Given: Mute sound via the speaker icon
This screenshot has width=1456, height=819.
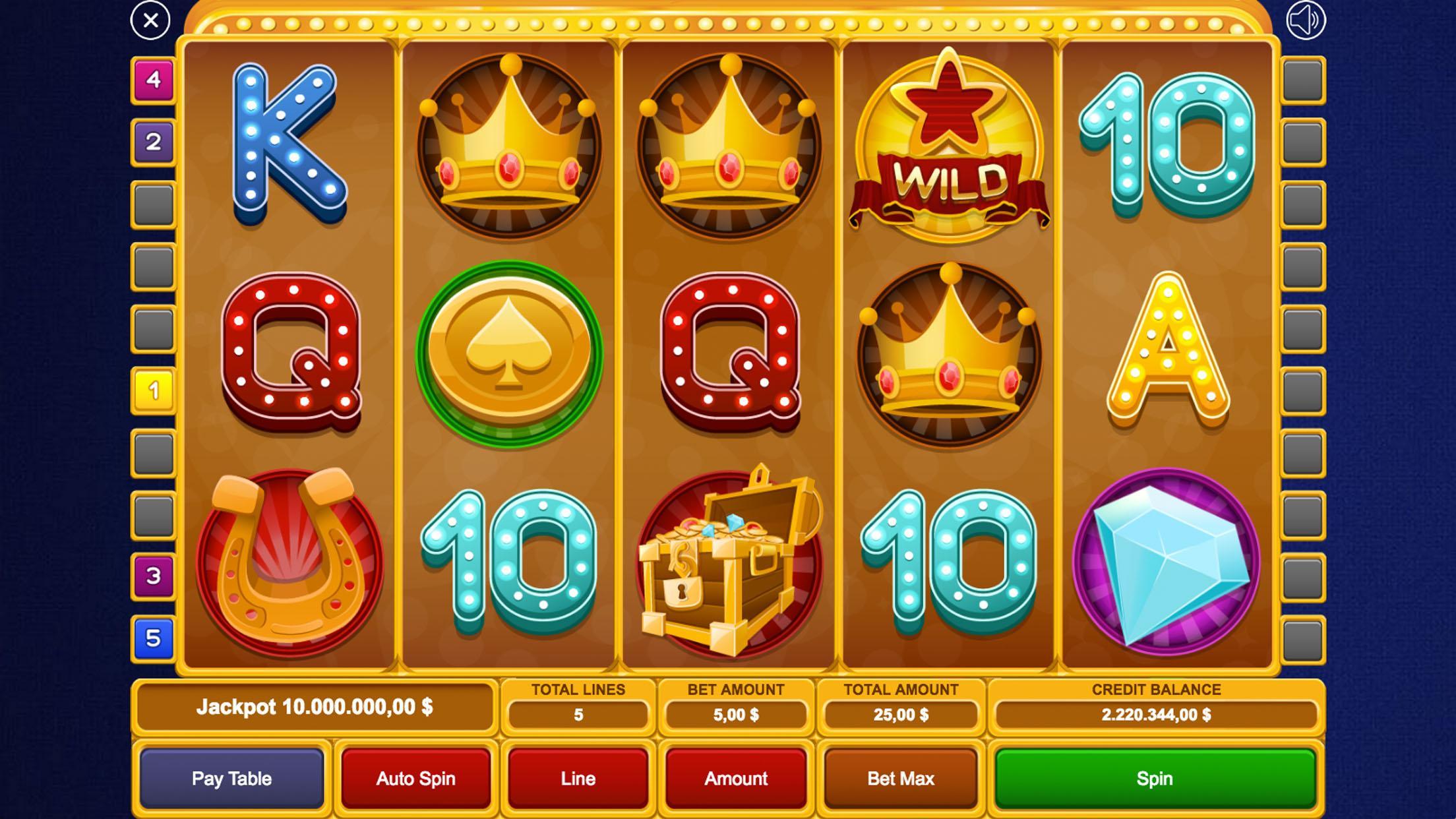Looking at the screenshot, I should click(1306, 22).
